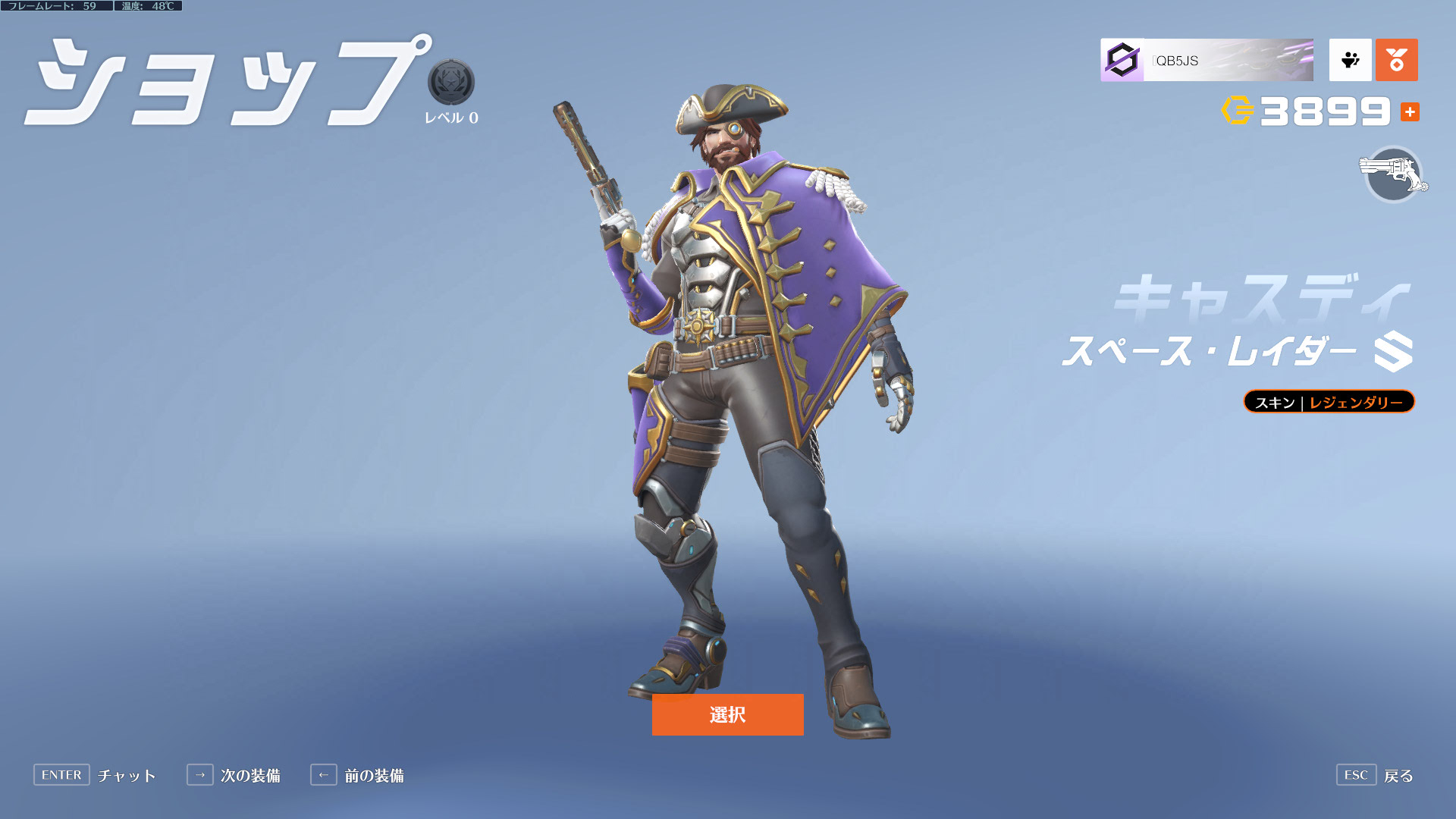Click the orange 選択 button
The width and height of the screenshot is (1456, 819).
727,714
